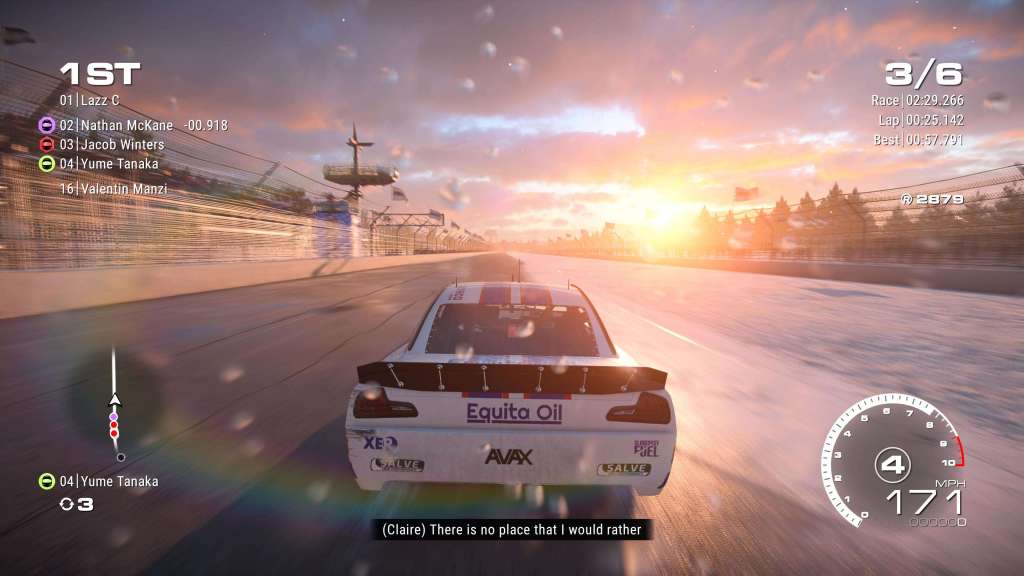
Task: Click the purple icon beside Nathan McKane
Action: click(46, 125)
